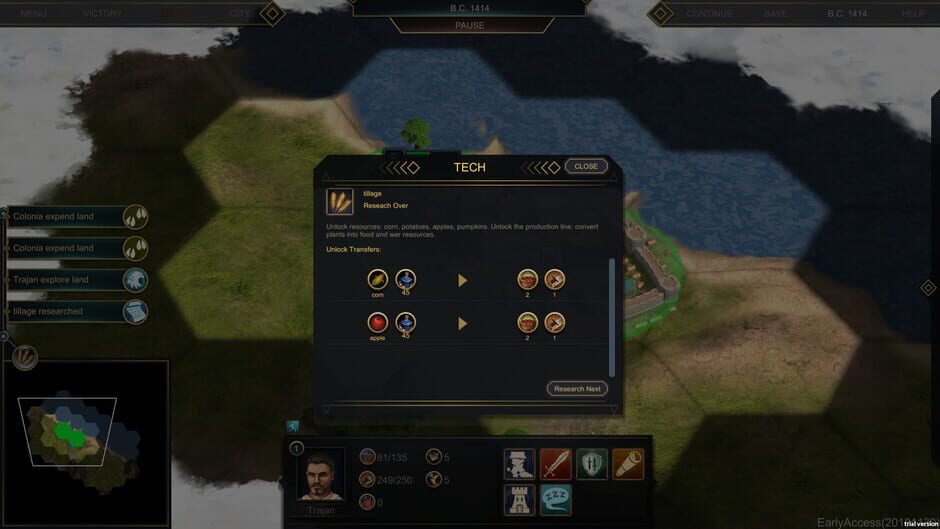Screen dimensions: 940x529
Task: Choose Continue in the top bar
Action: (x=709, y=14)
